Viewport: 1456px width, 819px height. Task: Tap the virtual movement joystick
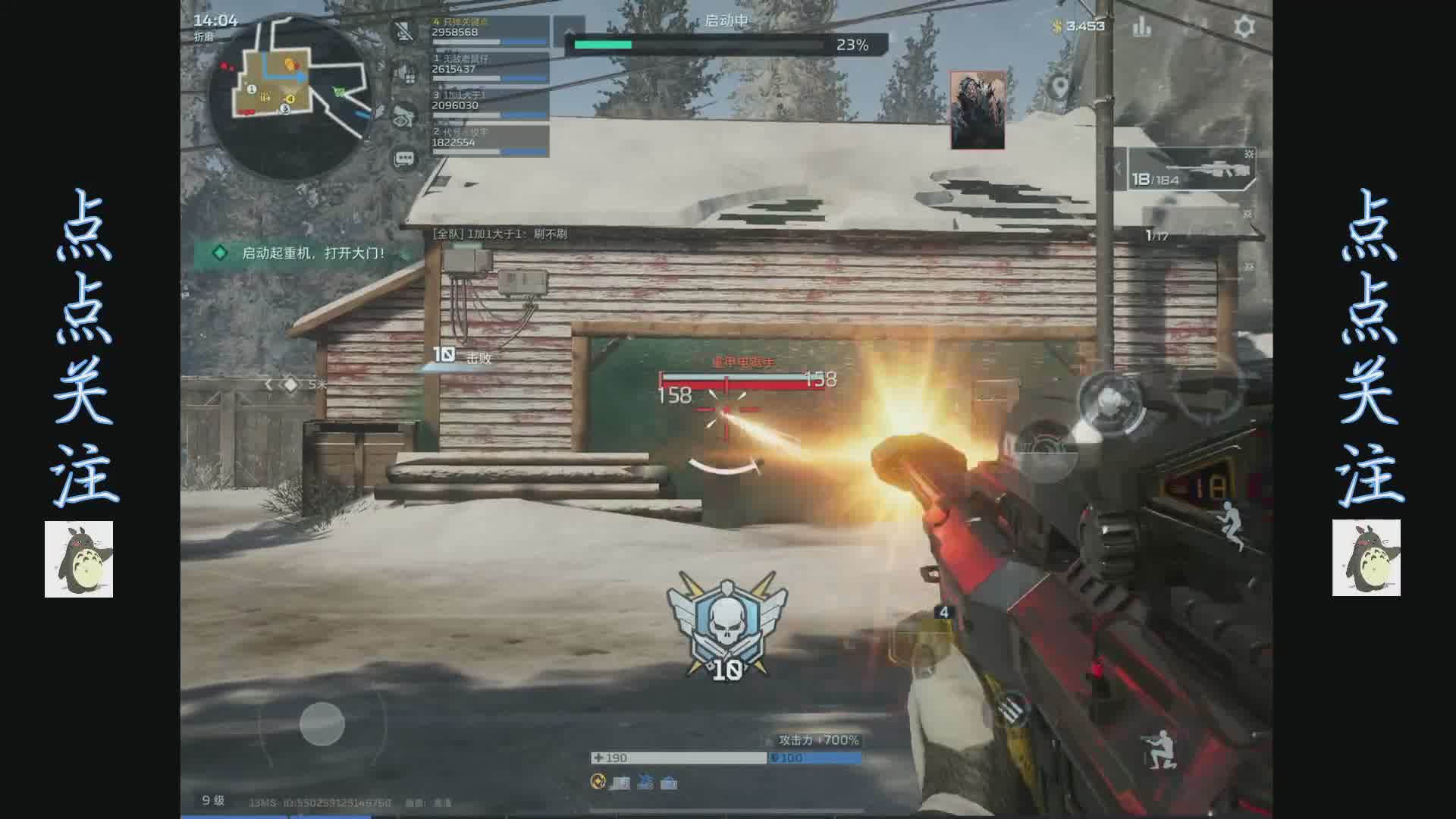point(322,723)
